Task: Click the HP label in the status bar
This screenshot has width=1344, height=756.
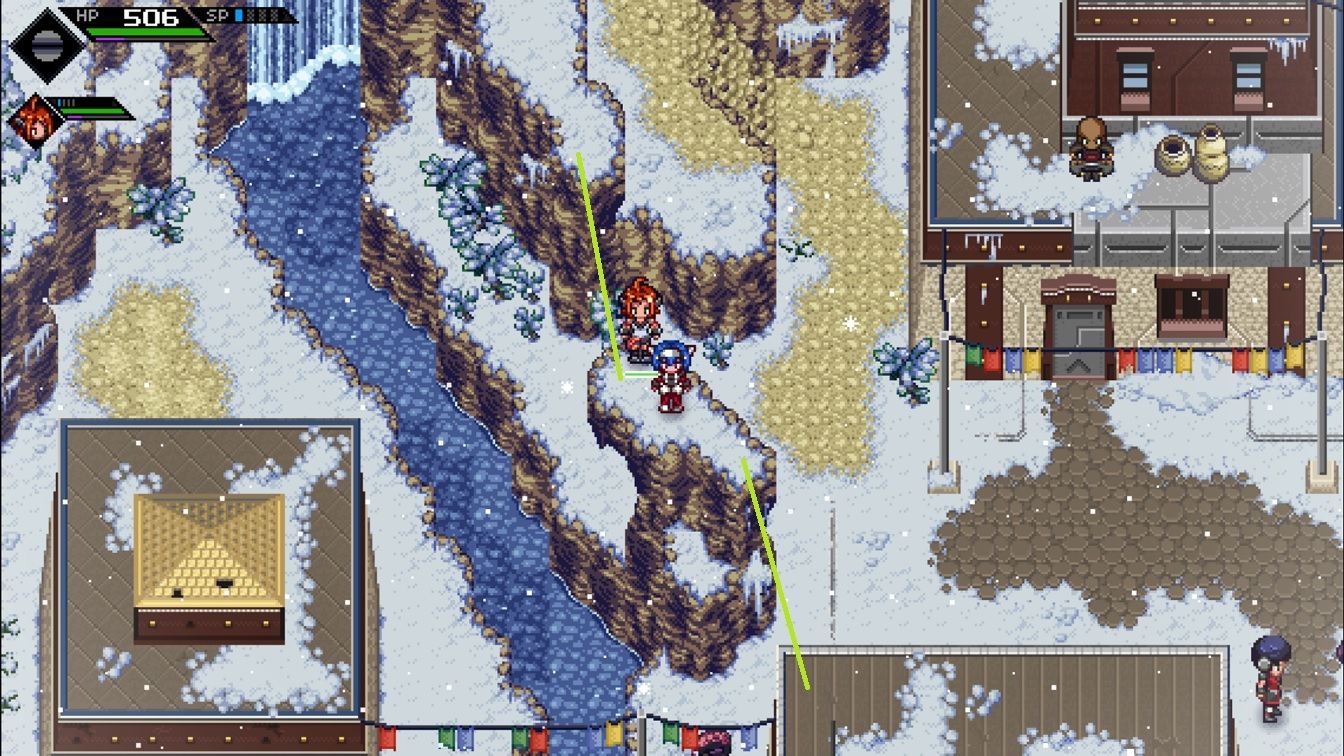Action: pos(86,15)
